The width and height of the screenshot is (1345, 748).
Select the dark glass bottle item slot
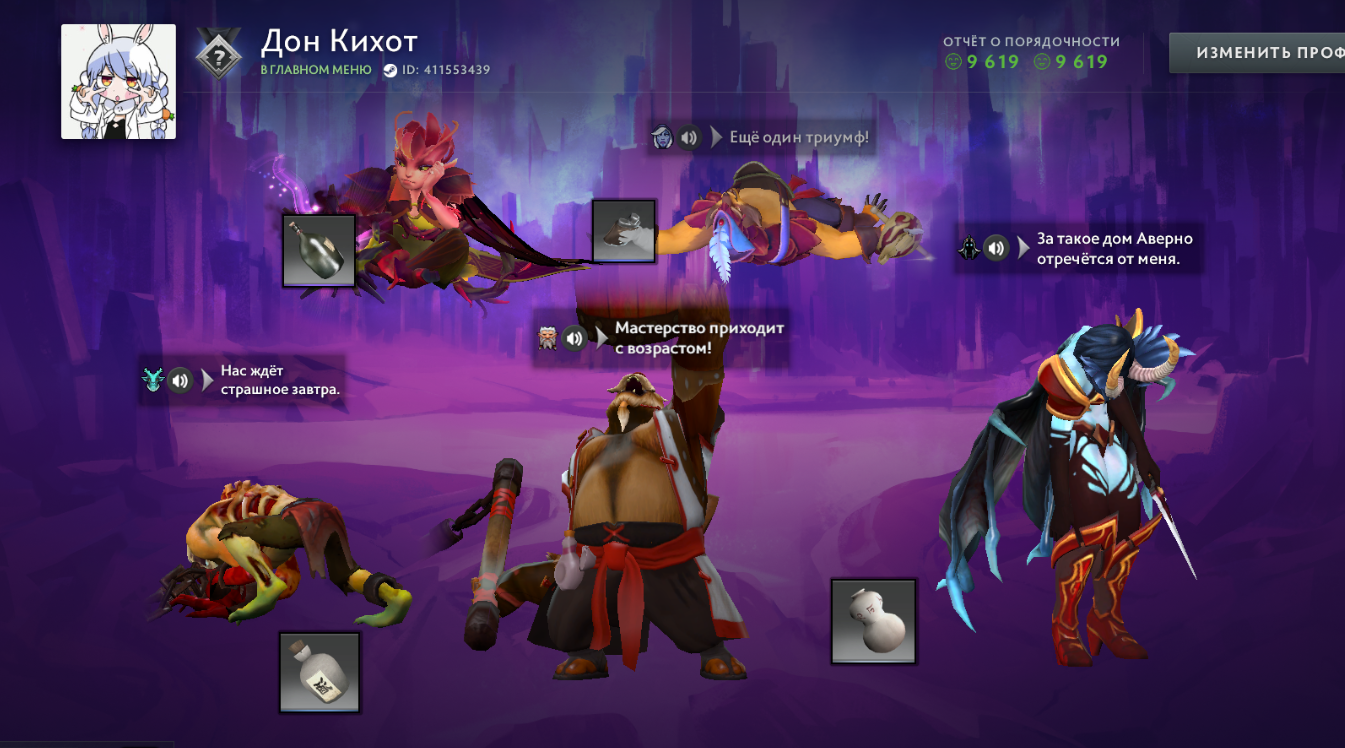319,250
